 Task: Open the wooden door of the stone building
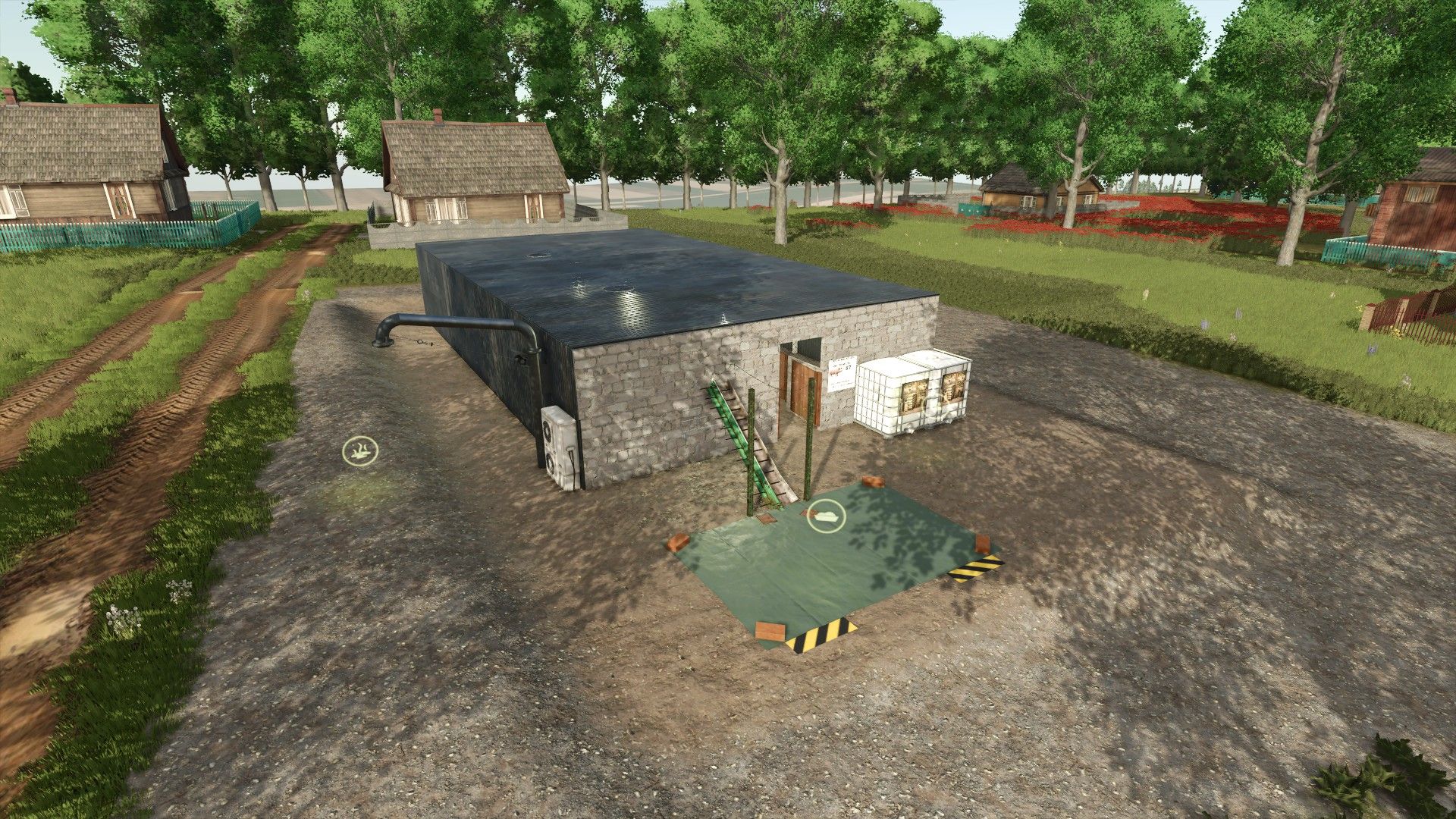802,387
